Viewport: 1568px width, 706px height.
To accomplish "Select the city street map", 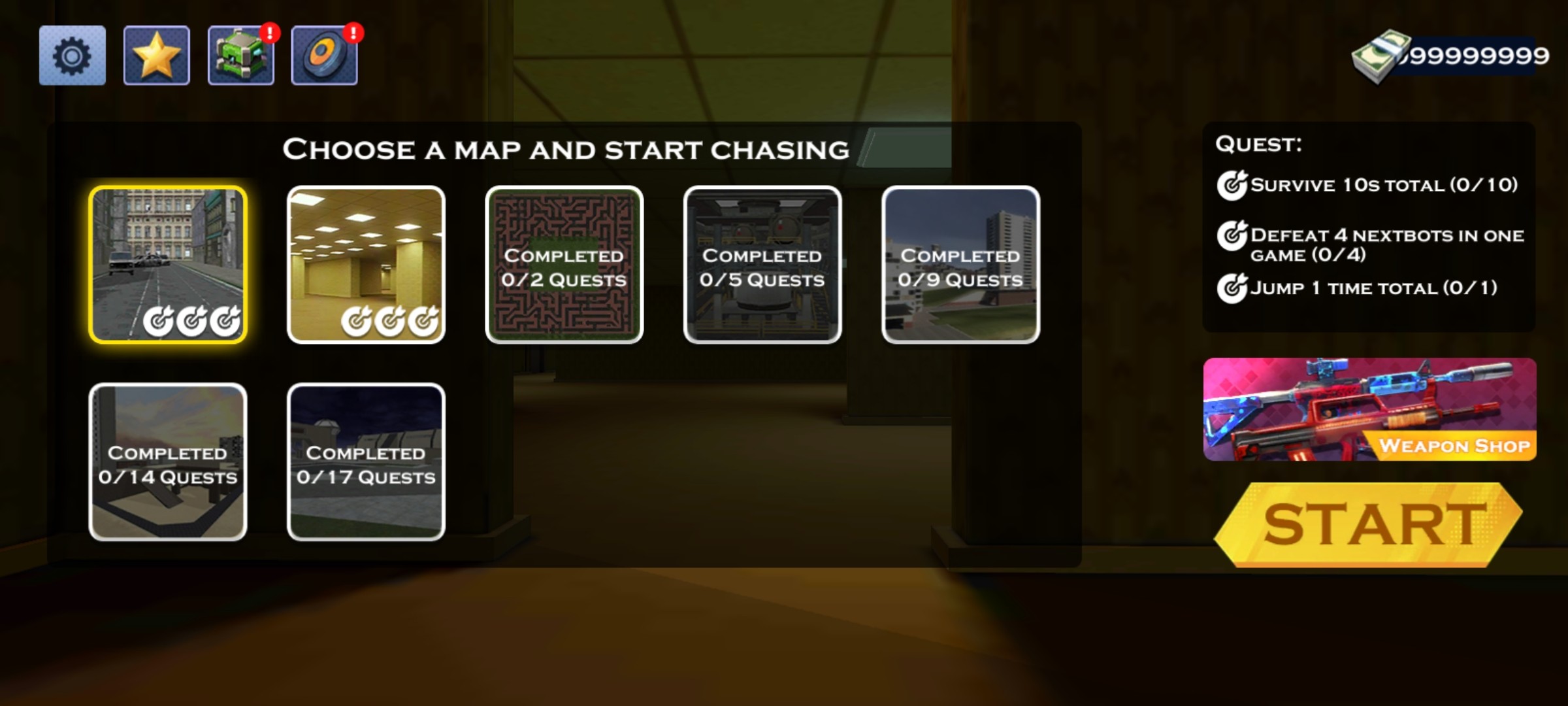I will [x=168, y=265].
